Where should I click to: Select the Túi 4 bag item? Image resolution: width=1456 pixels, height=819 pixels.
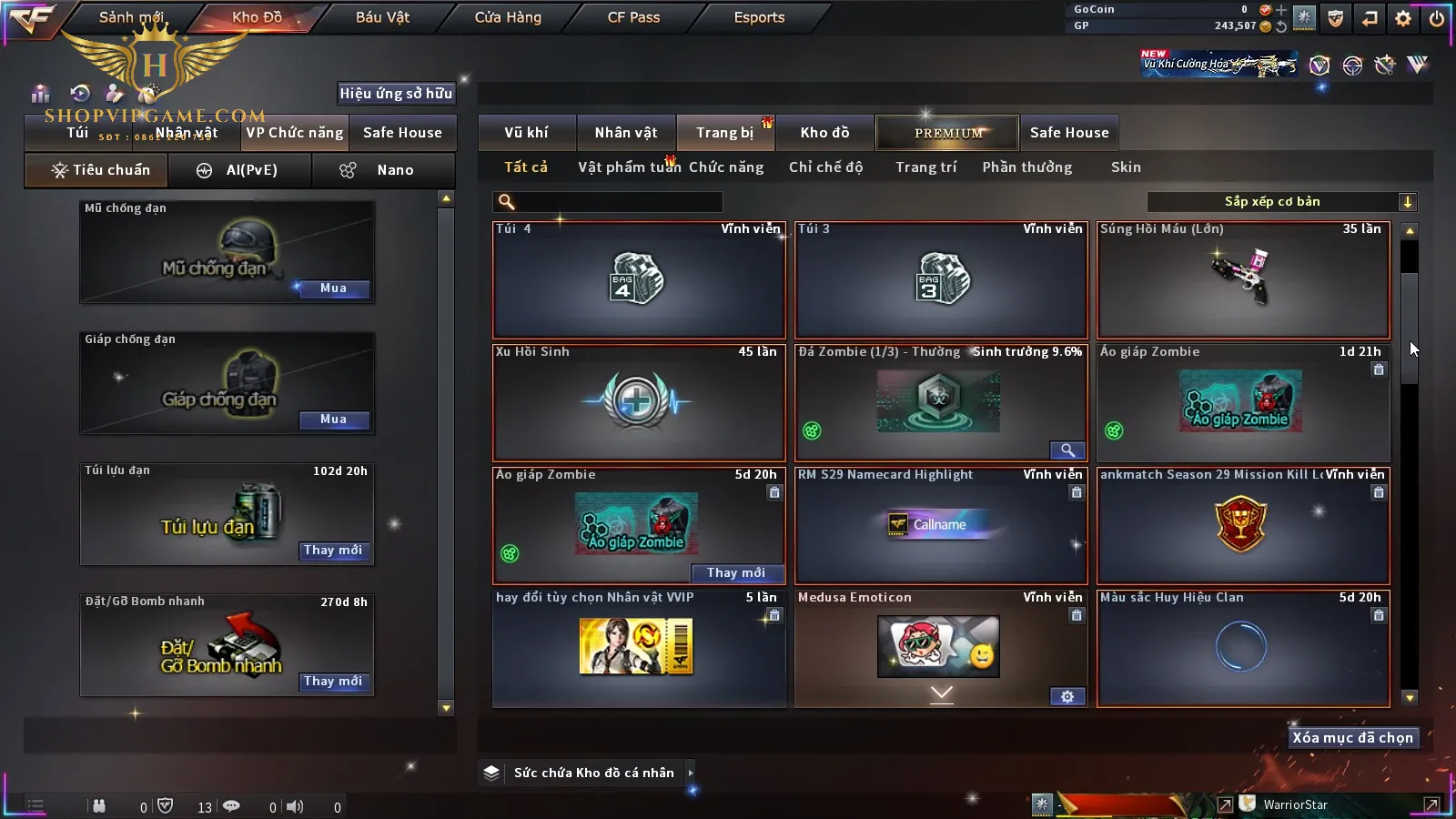[x=639, y=280]
